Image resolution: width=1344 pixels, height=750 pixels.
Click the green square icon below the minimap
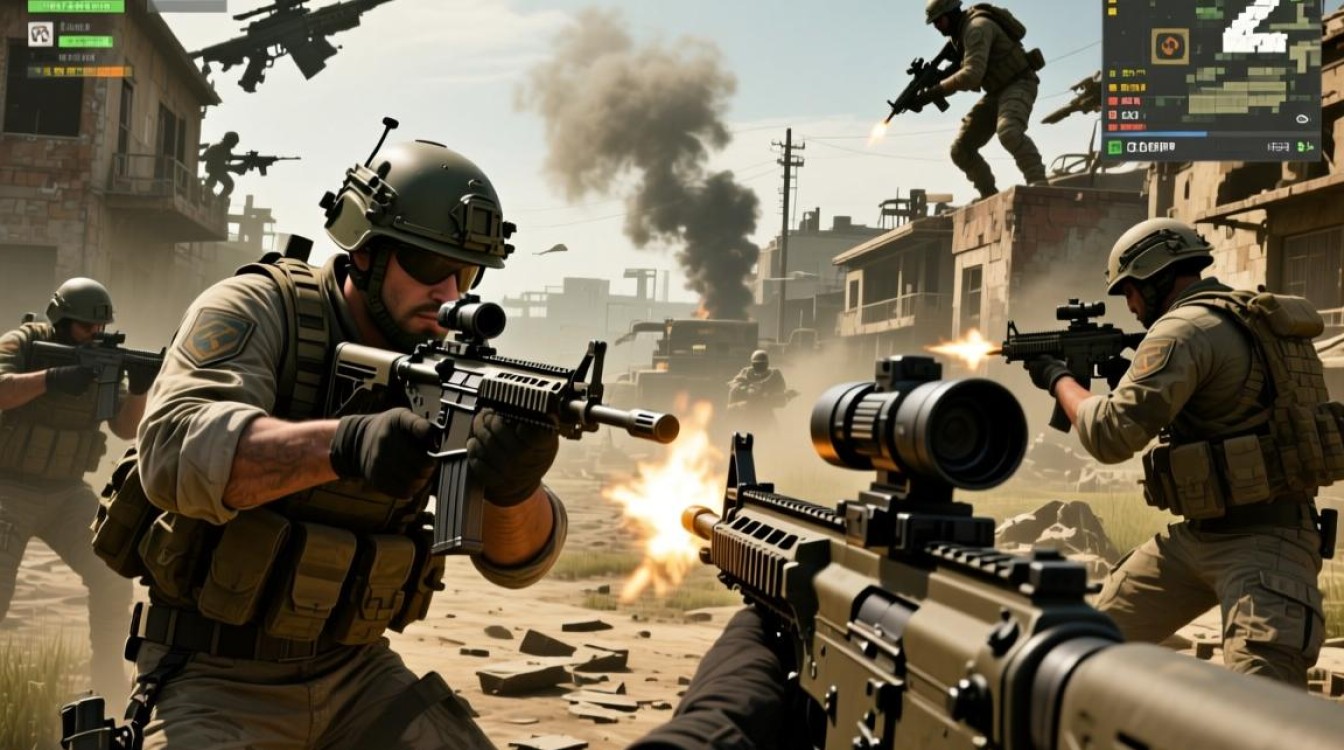pos(1114,147)
